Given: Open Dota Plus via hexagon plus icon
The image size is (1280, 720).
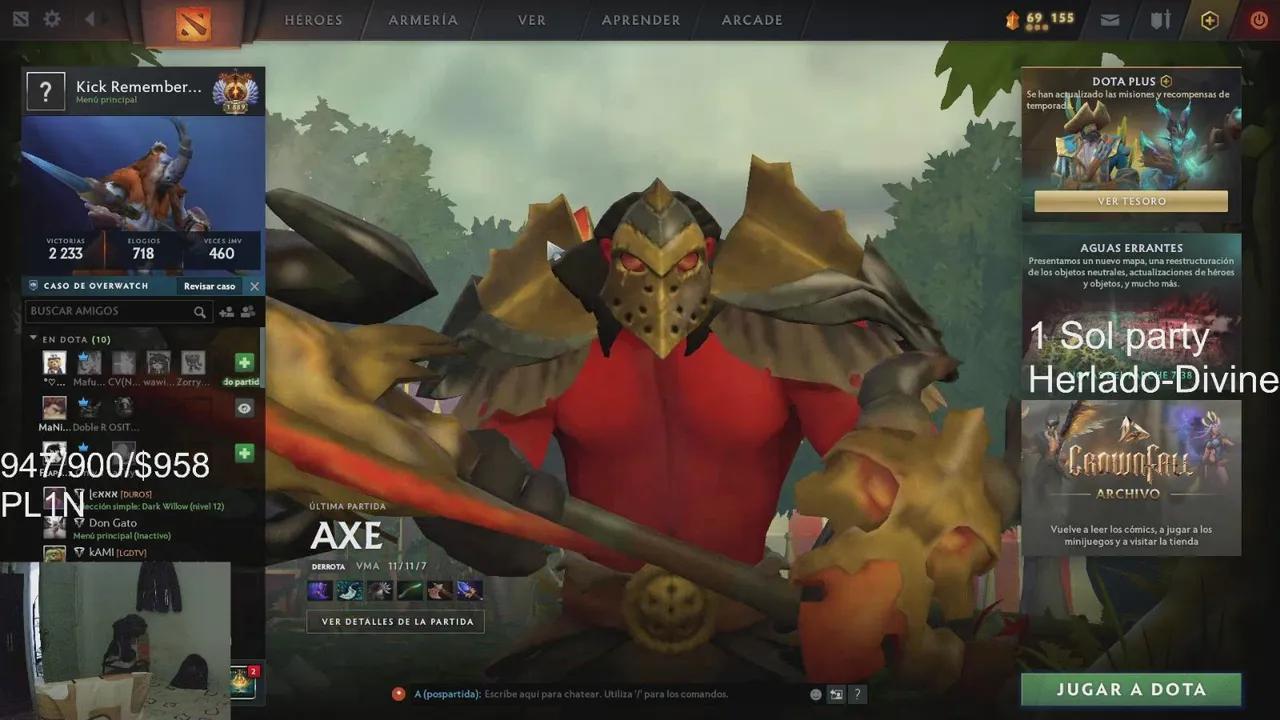Looking at the screenshot, I should pos(1209,20).
